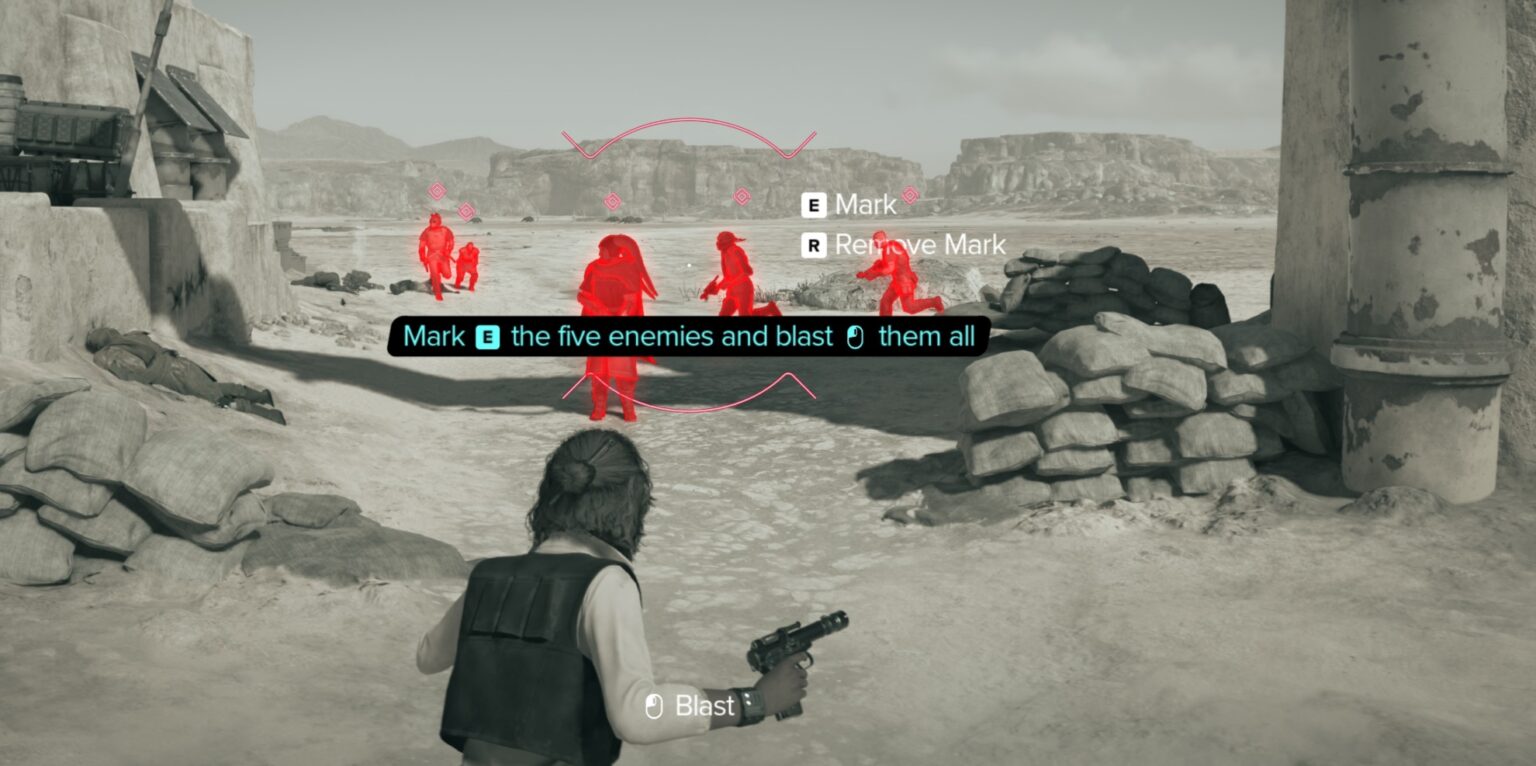The height and width of the screenshot is (766, 1536).
Task: Click the diamond marker above the crouching enemy
Action: (x=466, y=211)
